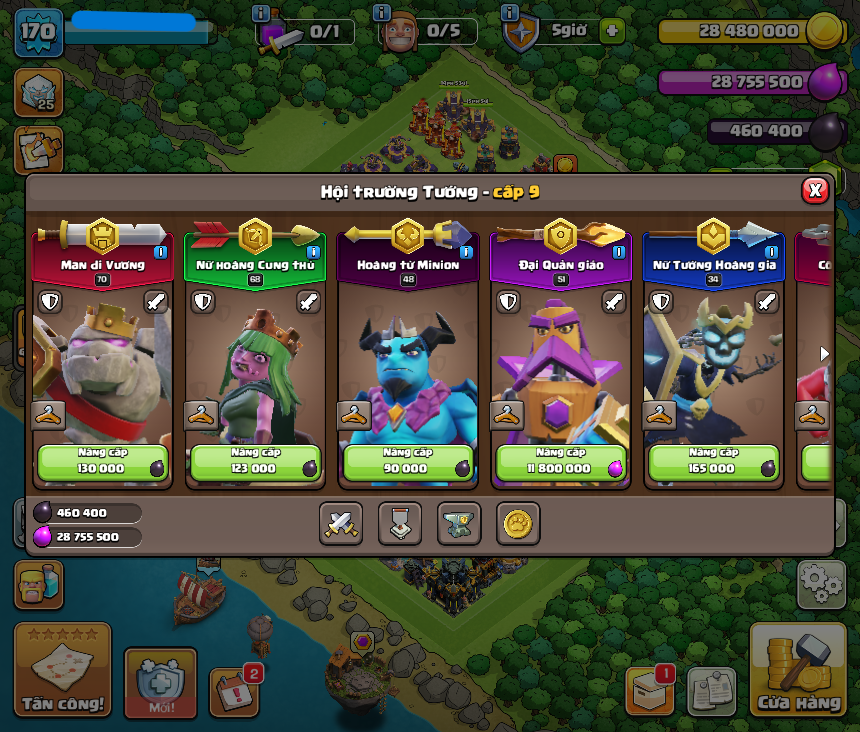
Task: Show info for Man di Vương
Action: [x=160, y=252]
